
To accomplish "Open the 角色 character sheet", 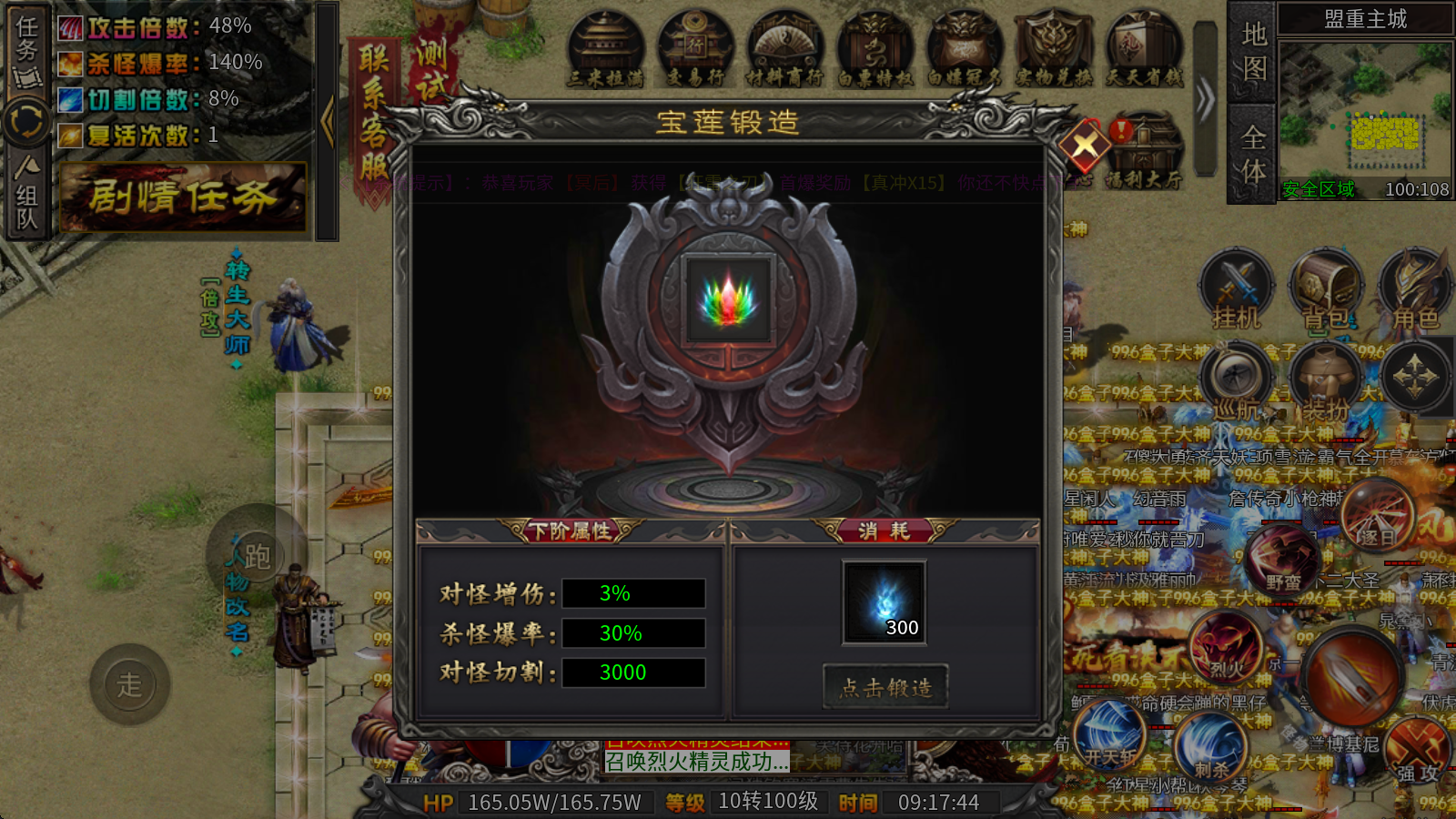I will tap(1415, 291).
